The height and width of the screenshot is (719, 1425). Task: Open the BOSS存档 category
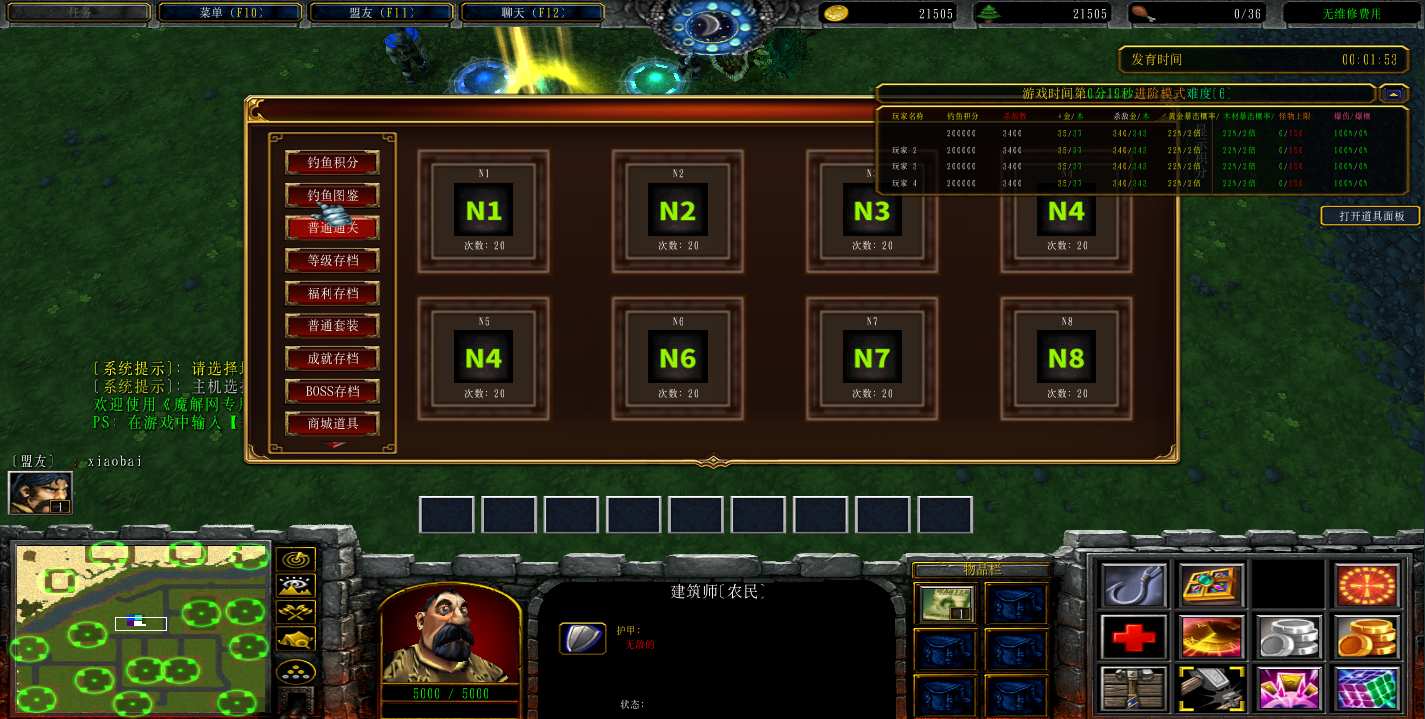tap(333, 391)
